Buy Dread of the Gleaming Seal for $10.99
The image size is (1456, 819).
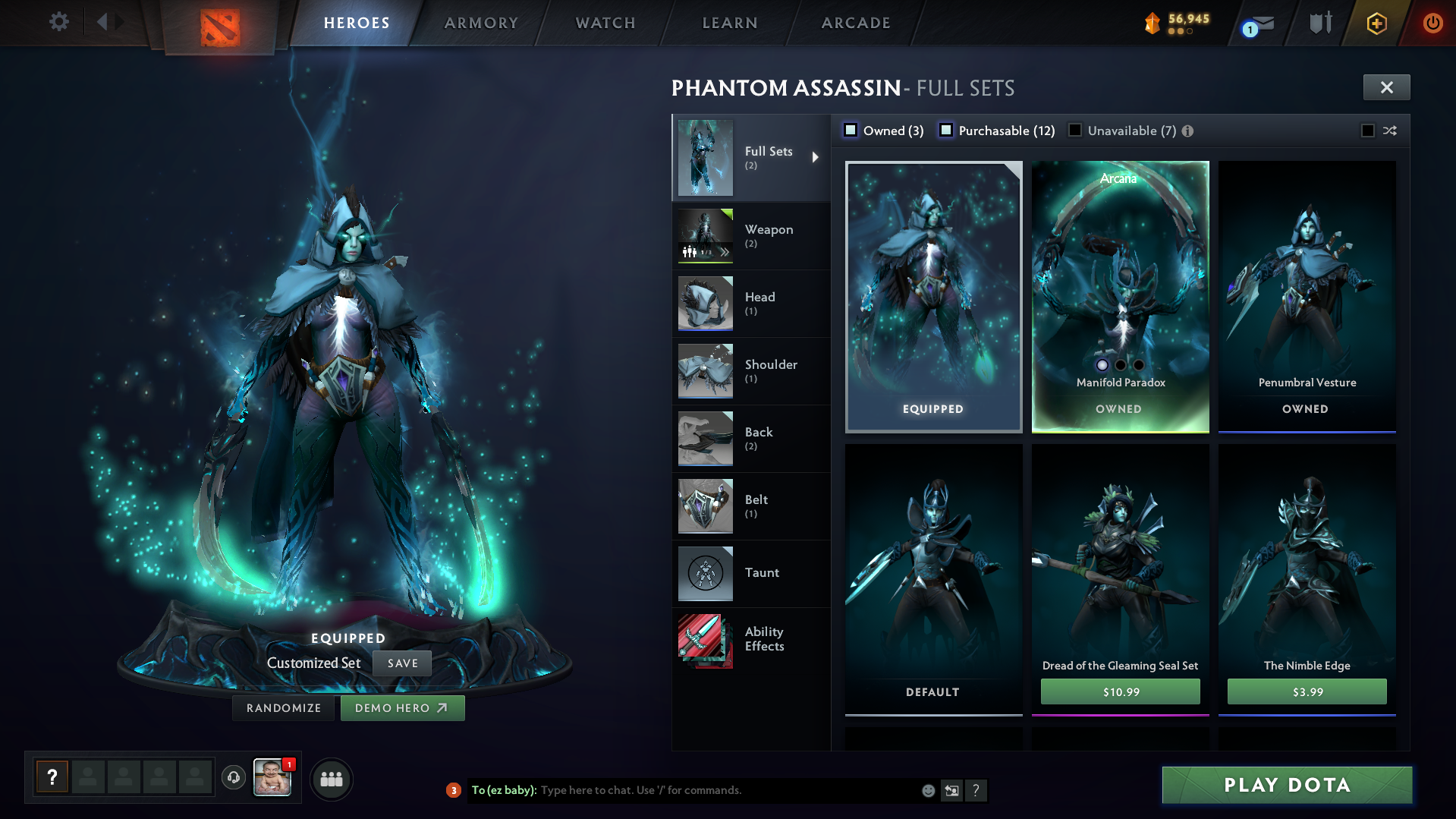[x=1120, y=692]
